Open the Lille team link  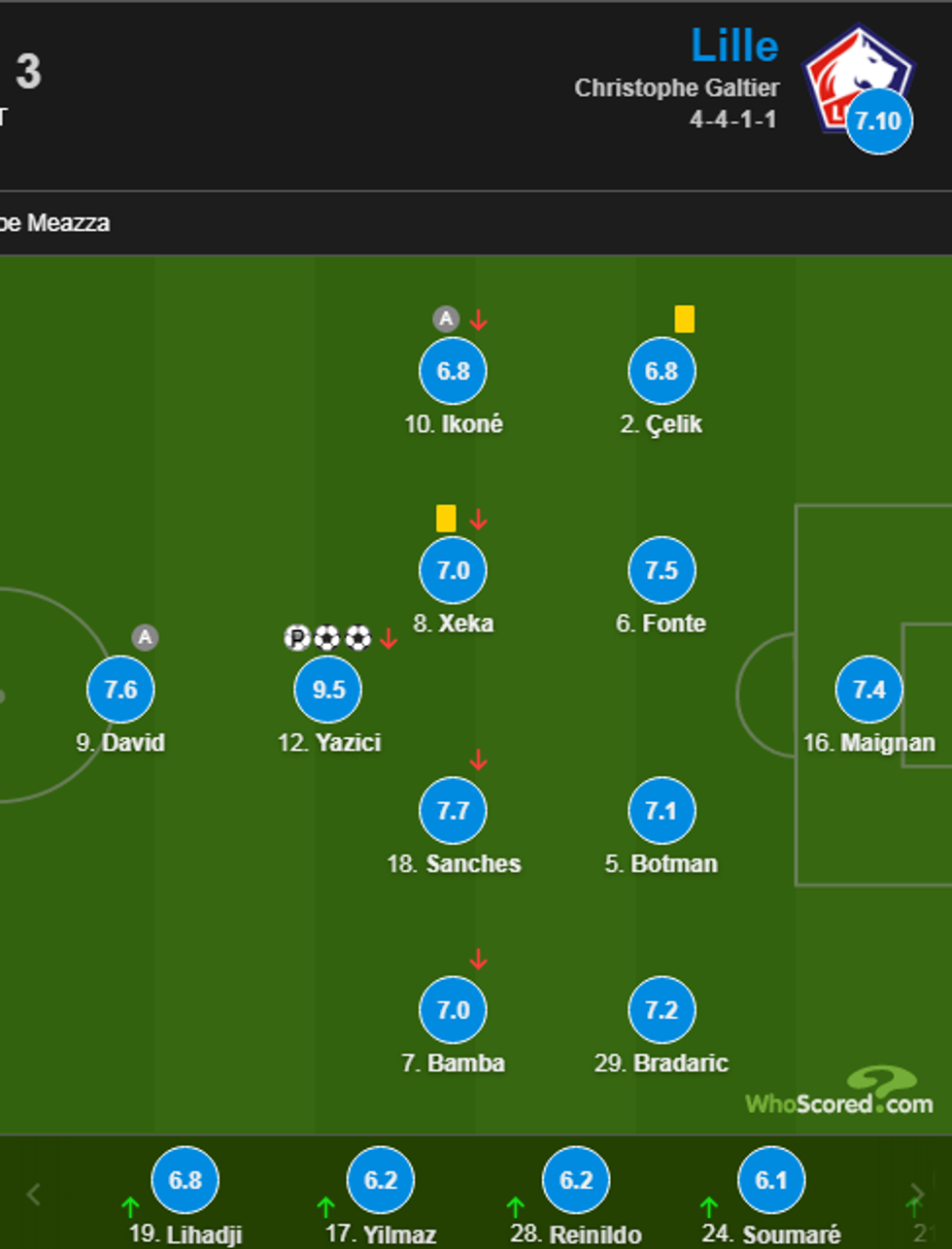(x=734, y=46)
